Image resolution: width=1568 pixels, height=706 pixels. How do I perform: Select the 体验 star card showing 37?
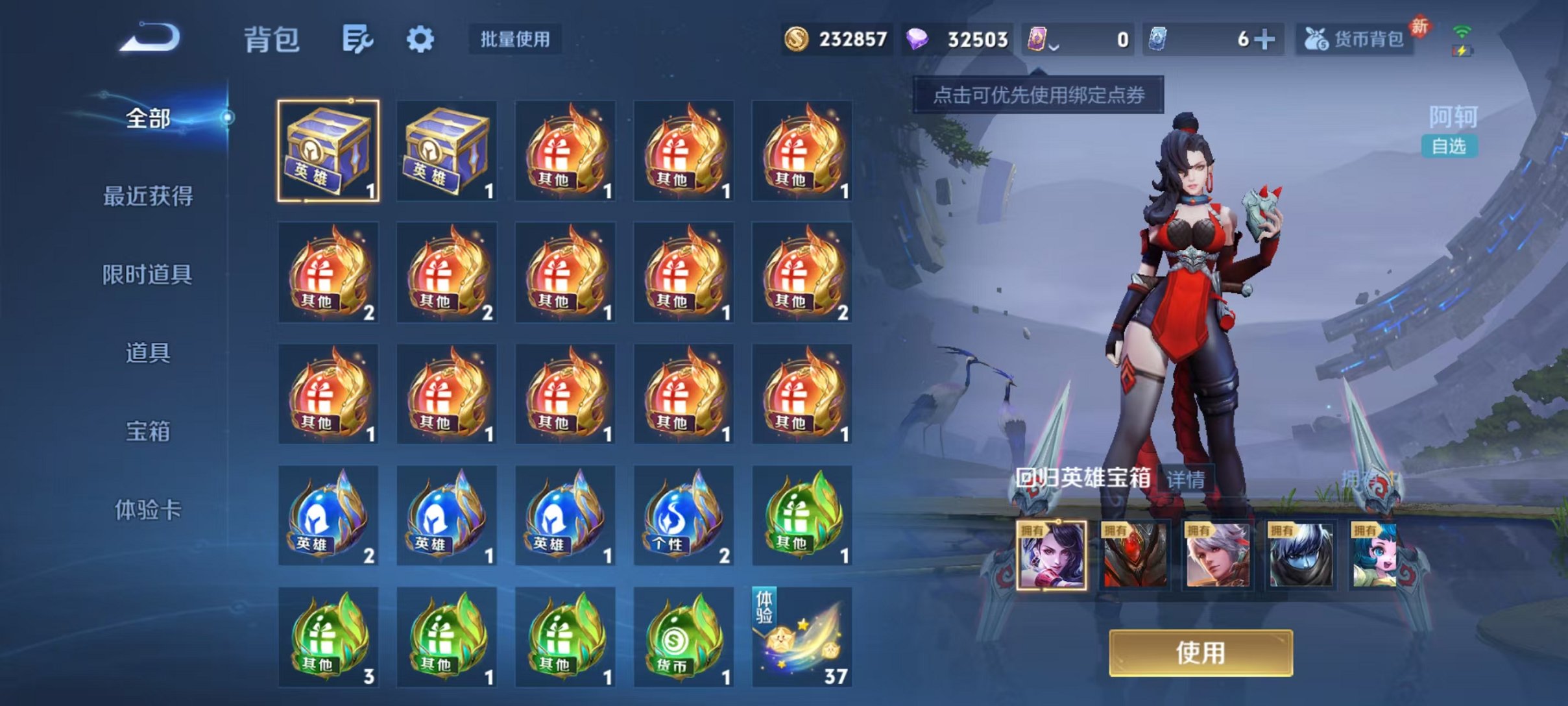pos(802,637)
